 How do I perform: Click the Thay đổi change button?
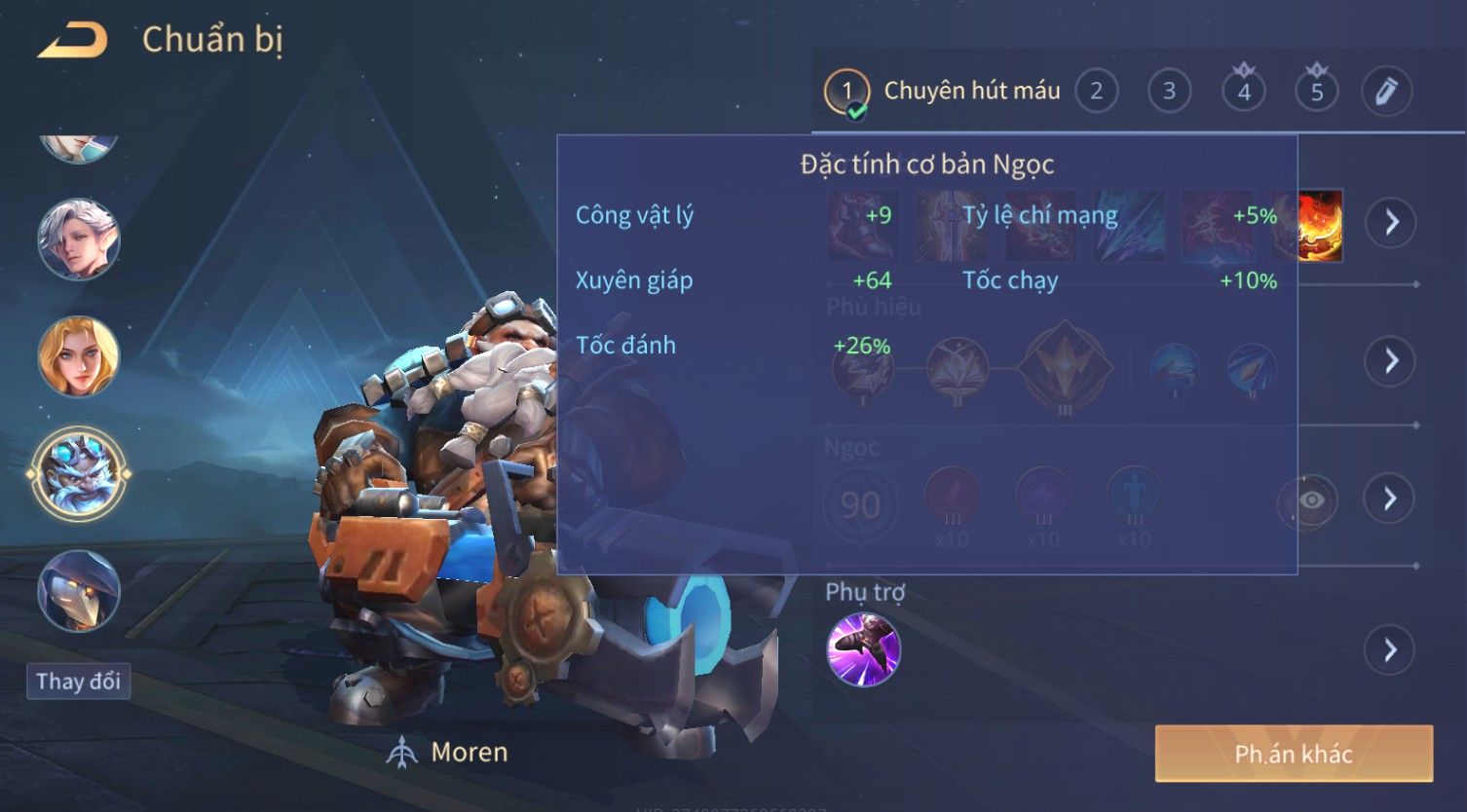pos(78,682)
